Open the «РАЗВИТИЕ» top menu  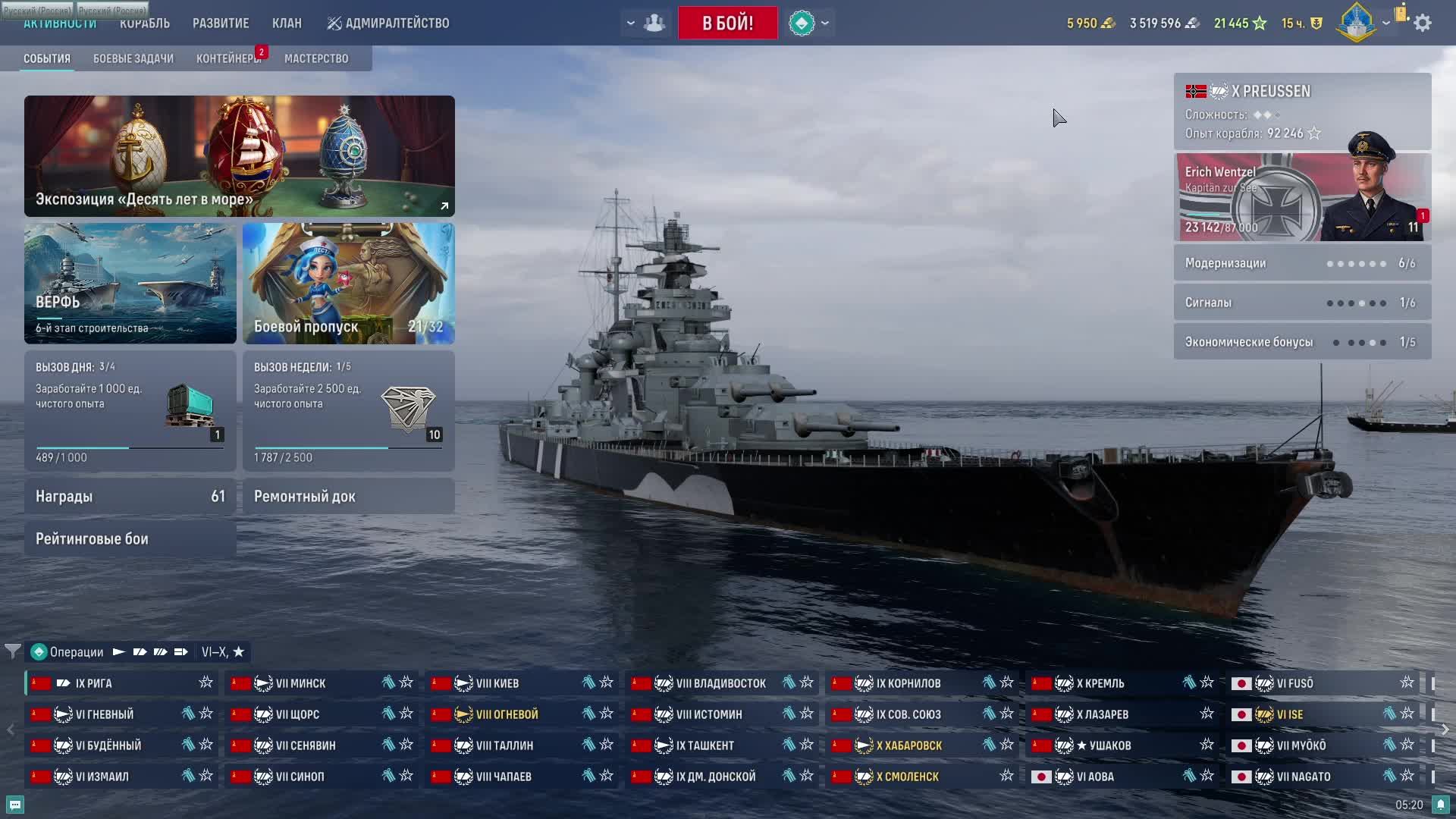click(221, 23)
